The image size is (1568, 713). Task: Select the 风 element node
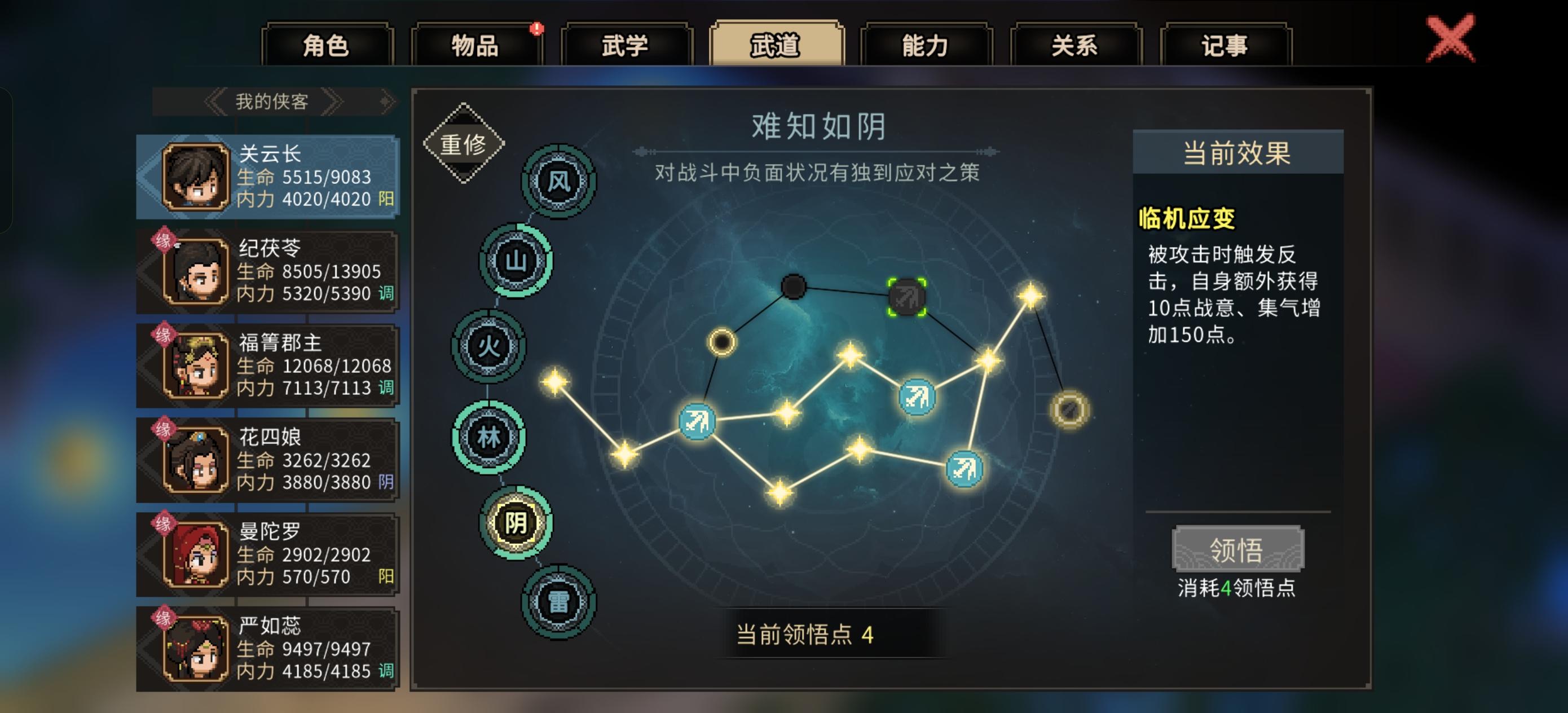click(x=558, y=181)
